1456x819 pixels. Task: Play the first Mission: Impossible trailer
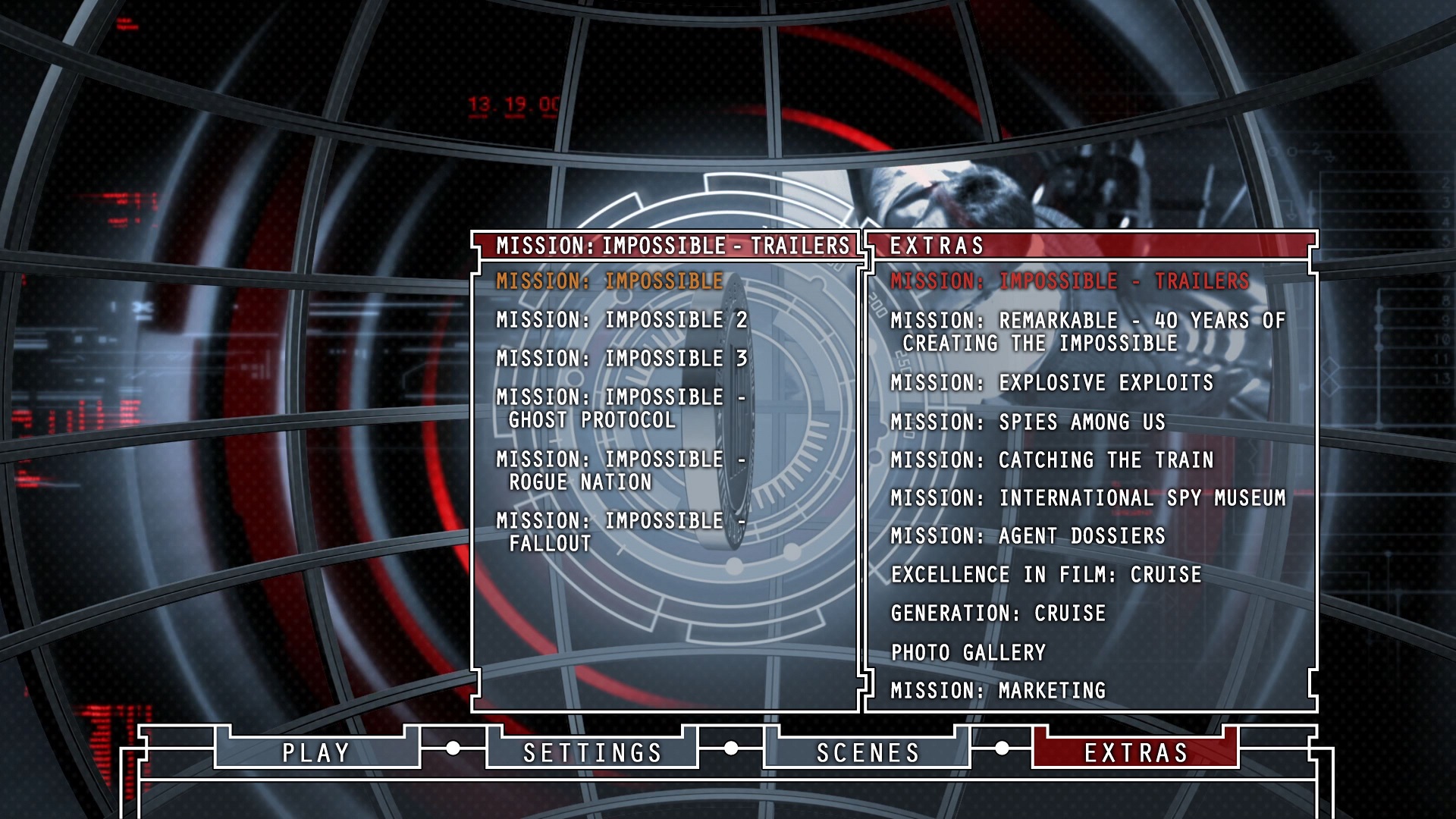[610, 281]
